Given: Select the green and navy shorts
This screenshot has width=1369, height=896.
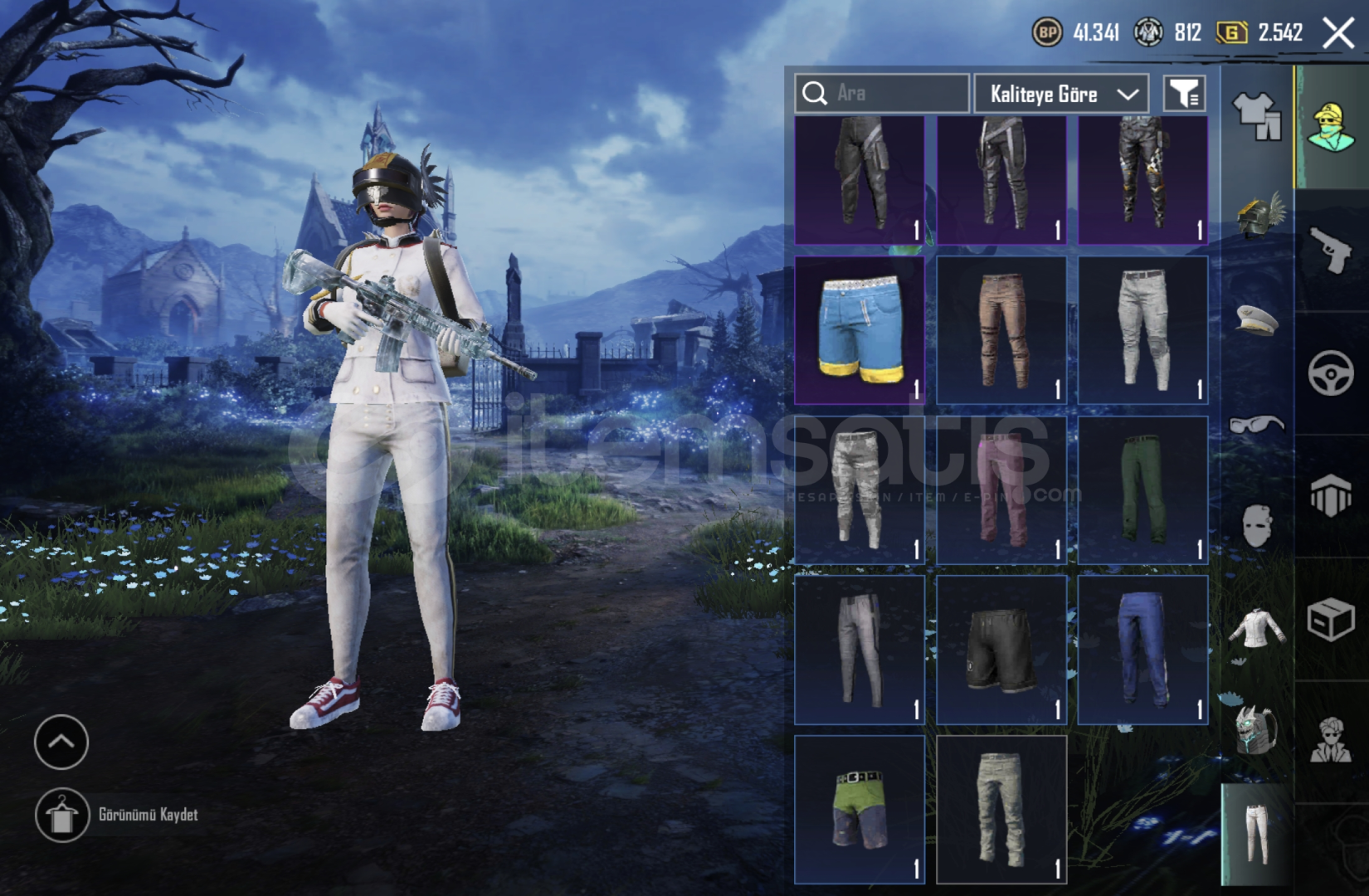Looking at the screenshot, I should click(x=860, y=809).
